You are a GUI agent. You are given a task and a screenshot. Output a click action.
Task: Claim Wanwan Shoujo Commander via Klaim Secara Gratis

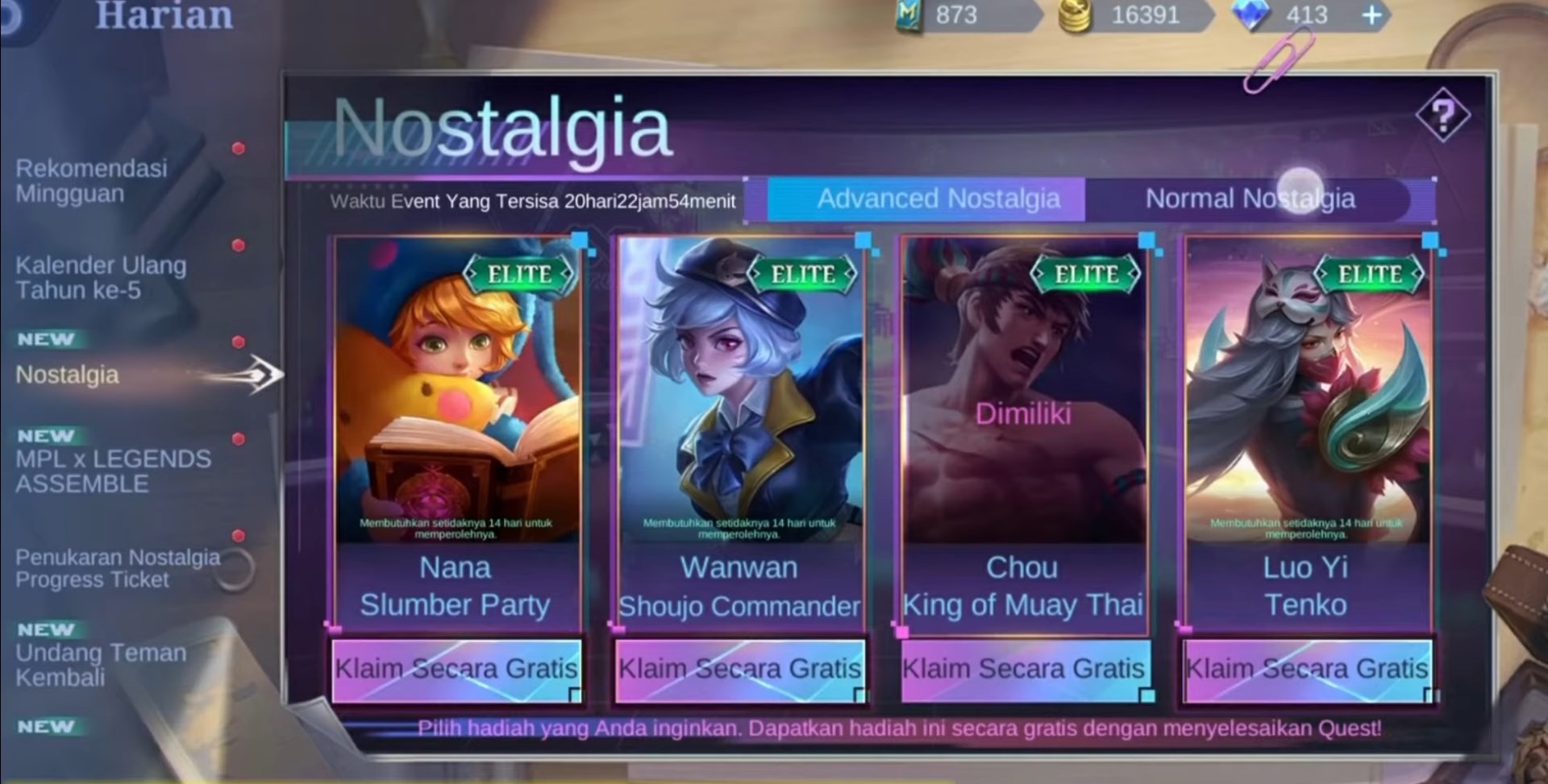pos(739,669)
